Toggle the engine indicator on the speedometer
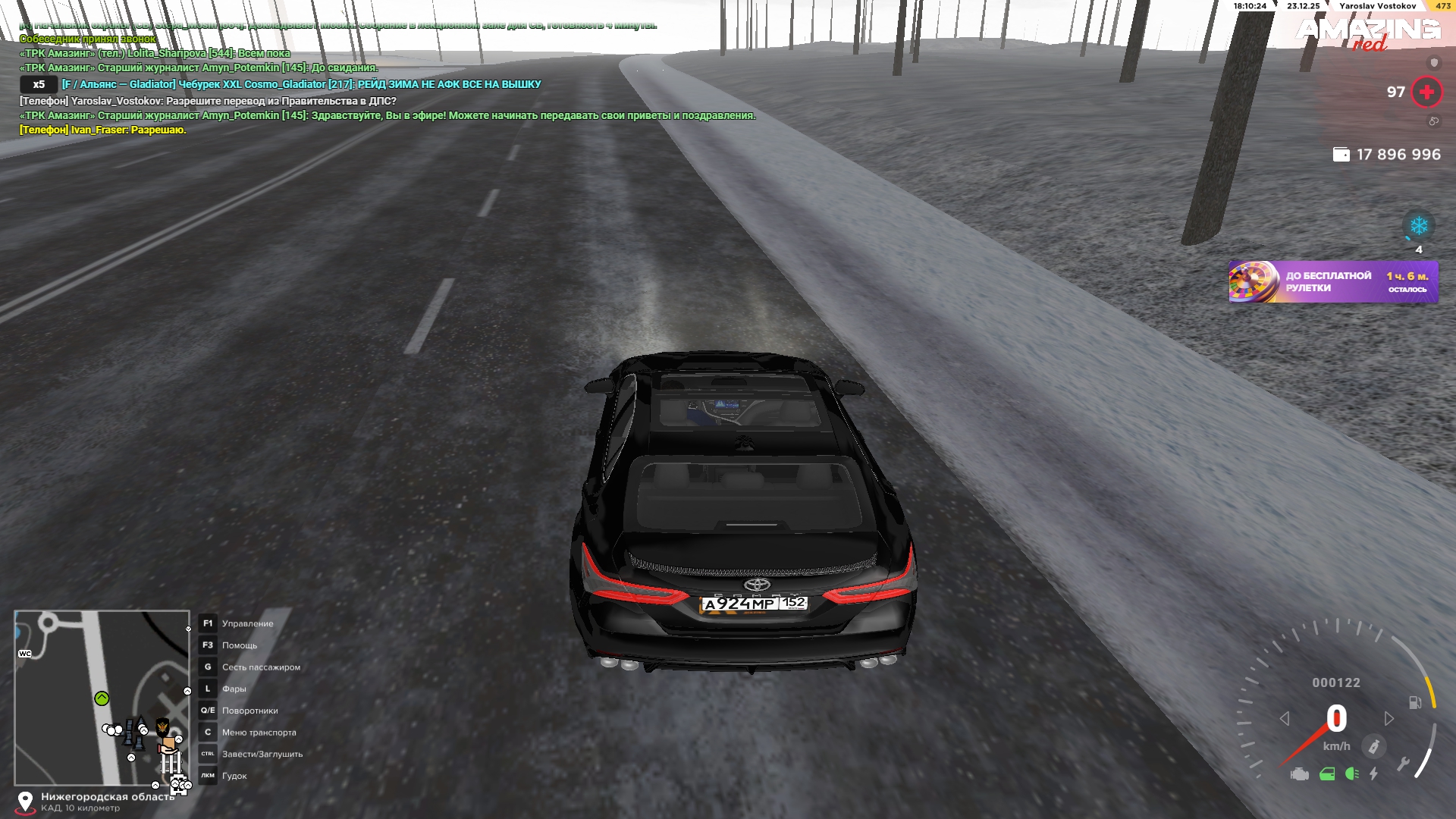The height and width of the screenshot is (819, 1456). coord(1300,774)
